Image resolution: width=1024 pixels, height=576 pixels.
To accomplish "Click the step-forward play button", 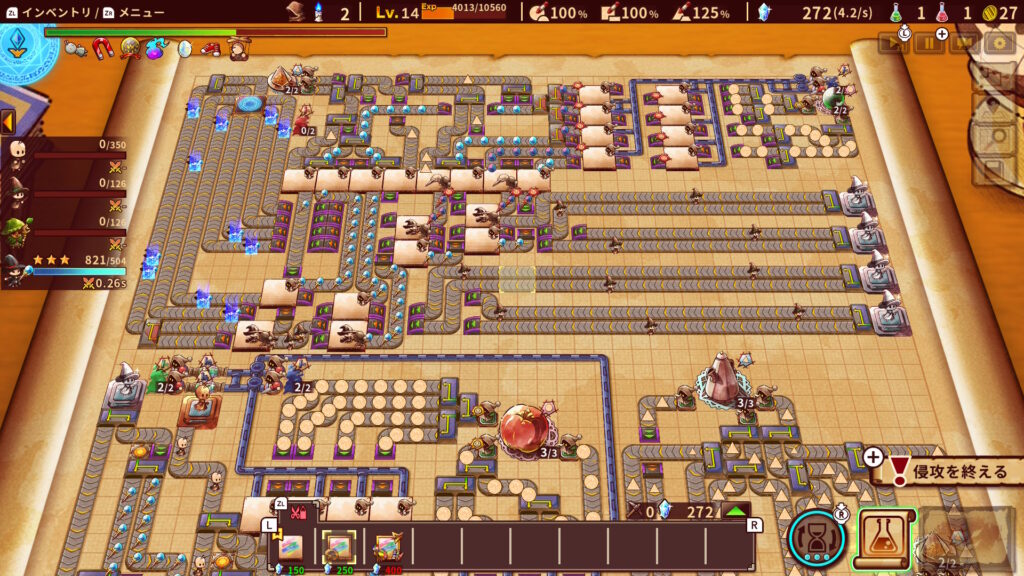I will tap(891, 43).
